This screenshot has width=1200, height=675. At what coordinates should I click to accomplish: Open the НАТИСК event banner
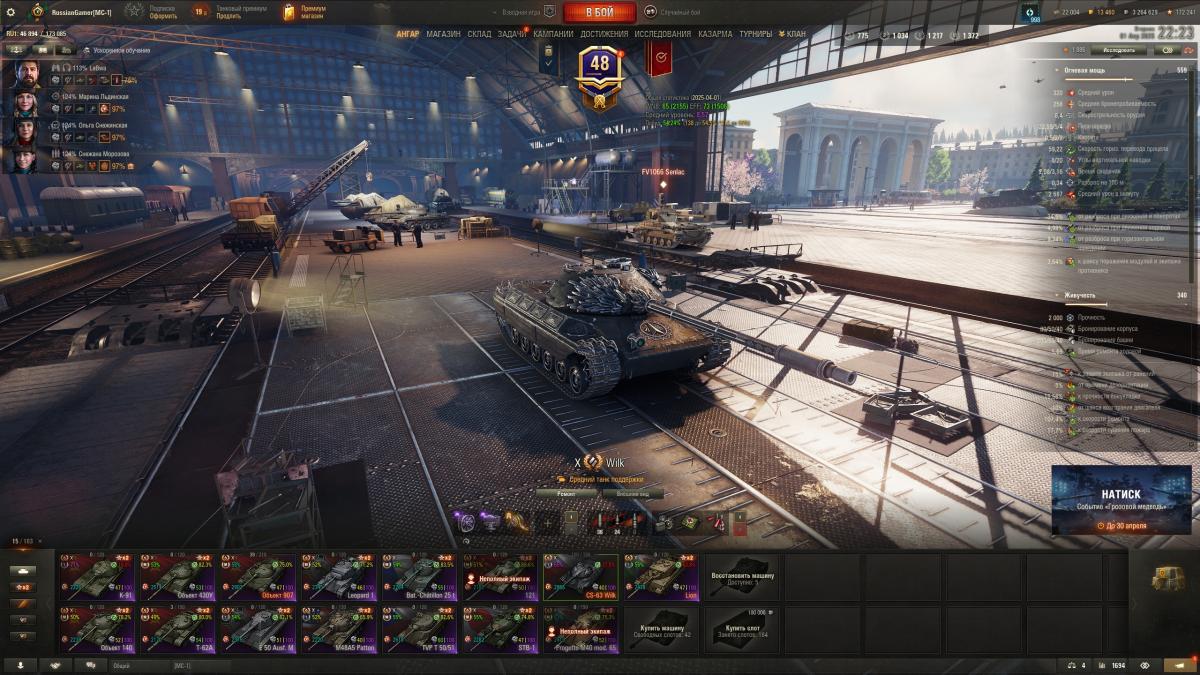click(x=1121, y=499)
